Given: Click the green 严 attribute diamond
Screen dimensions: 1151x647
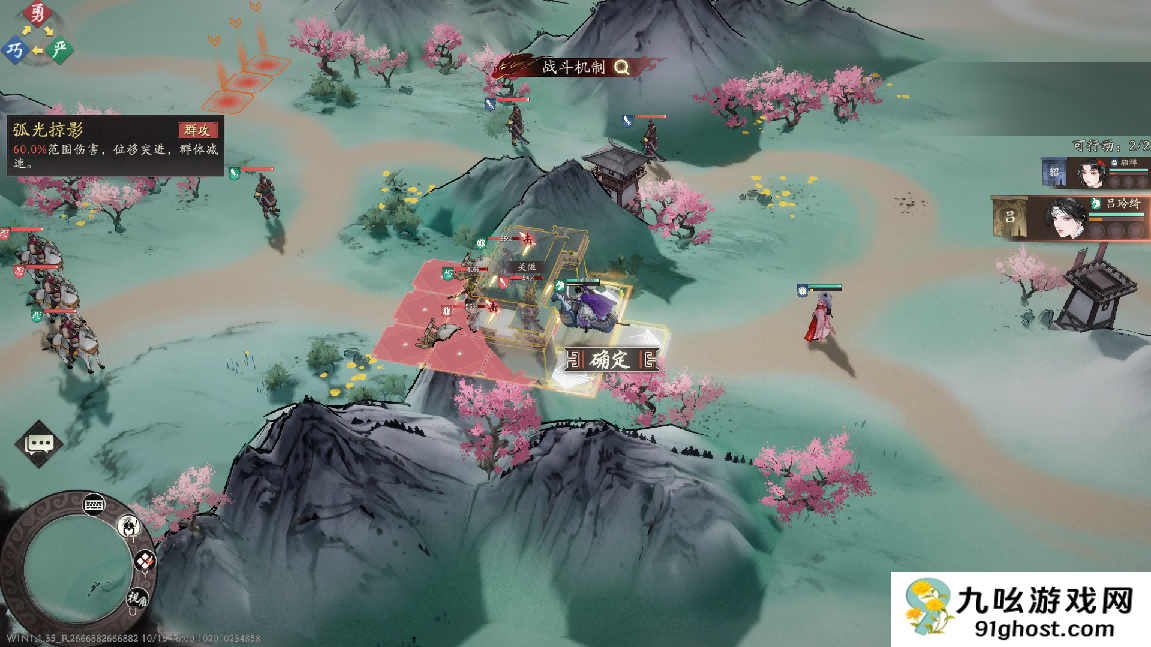Looking at the screenshot, I should (61, 49).
